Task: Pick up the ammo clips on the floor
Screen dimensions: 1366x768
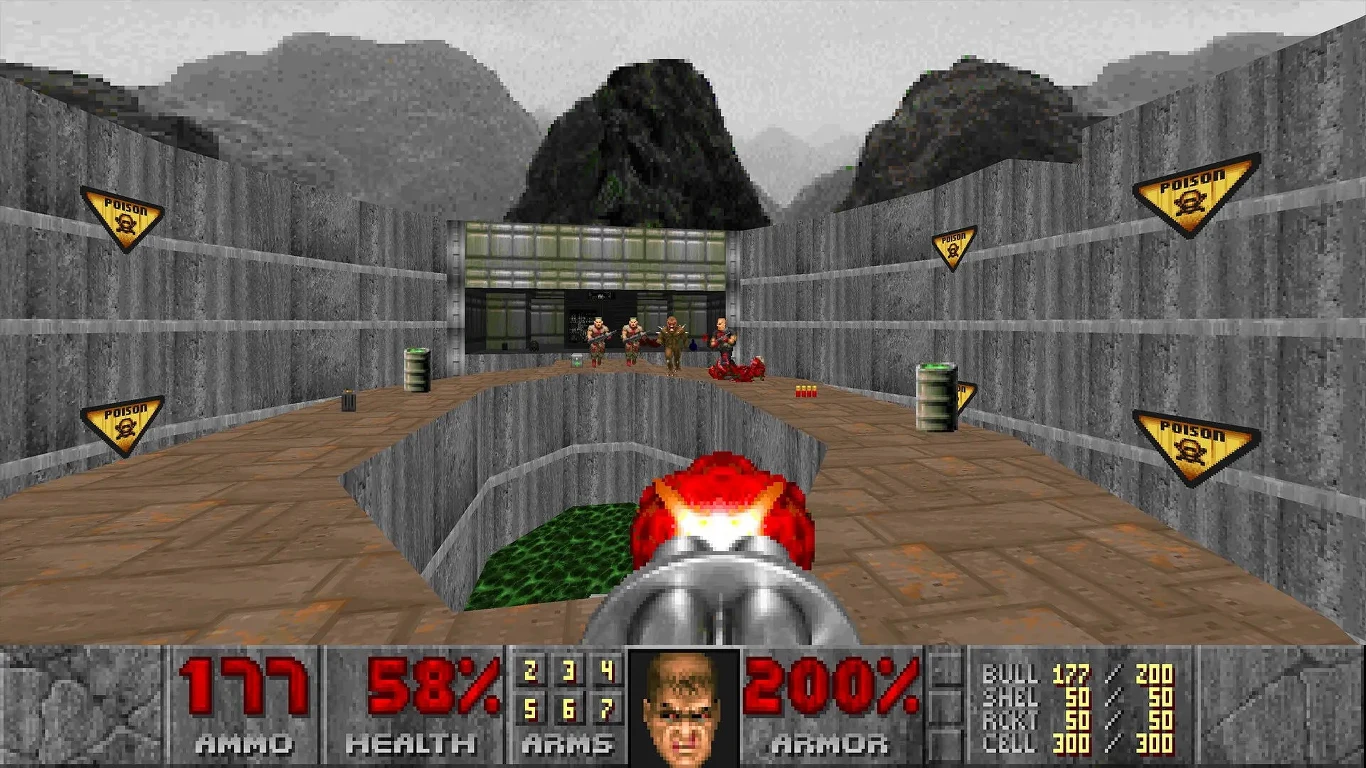Action: [x=805, y=393]
